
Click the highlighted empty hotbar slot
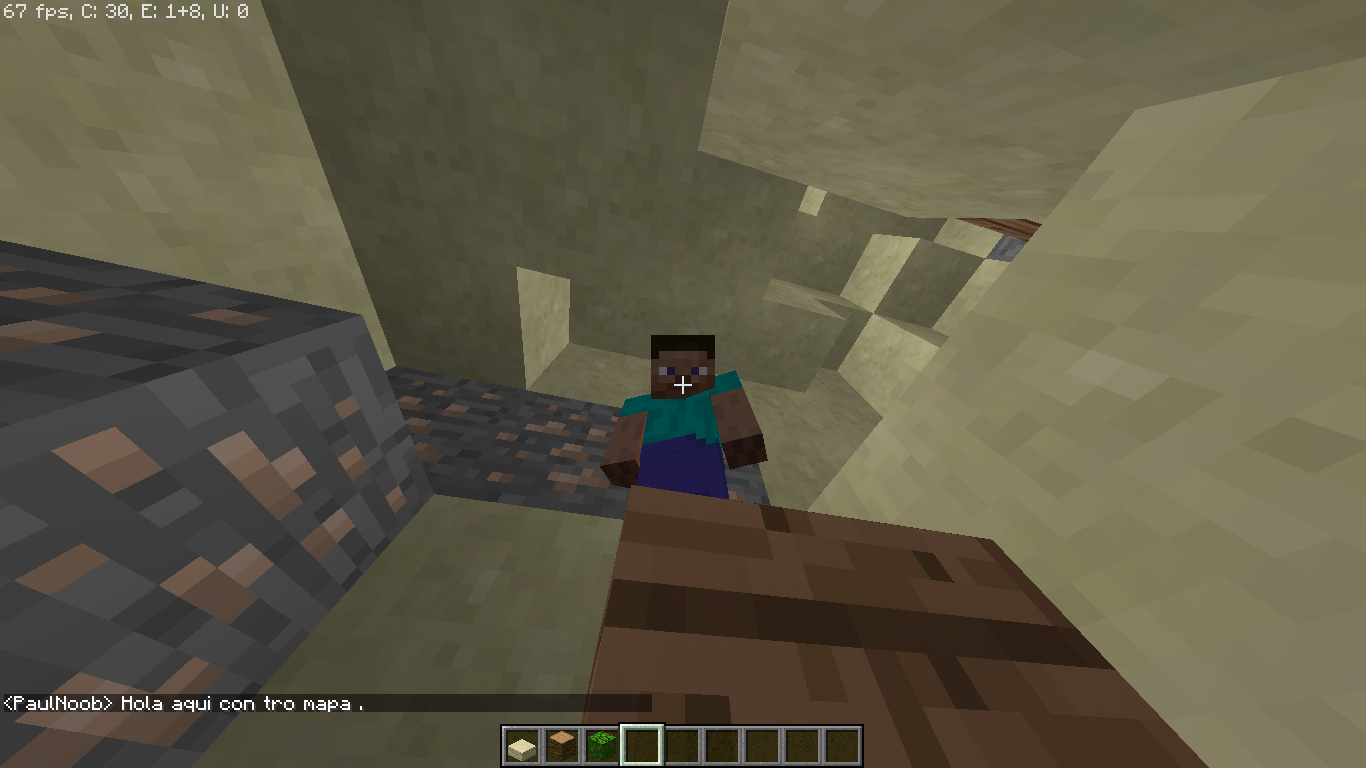click(x=641, y=746)
